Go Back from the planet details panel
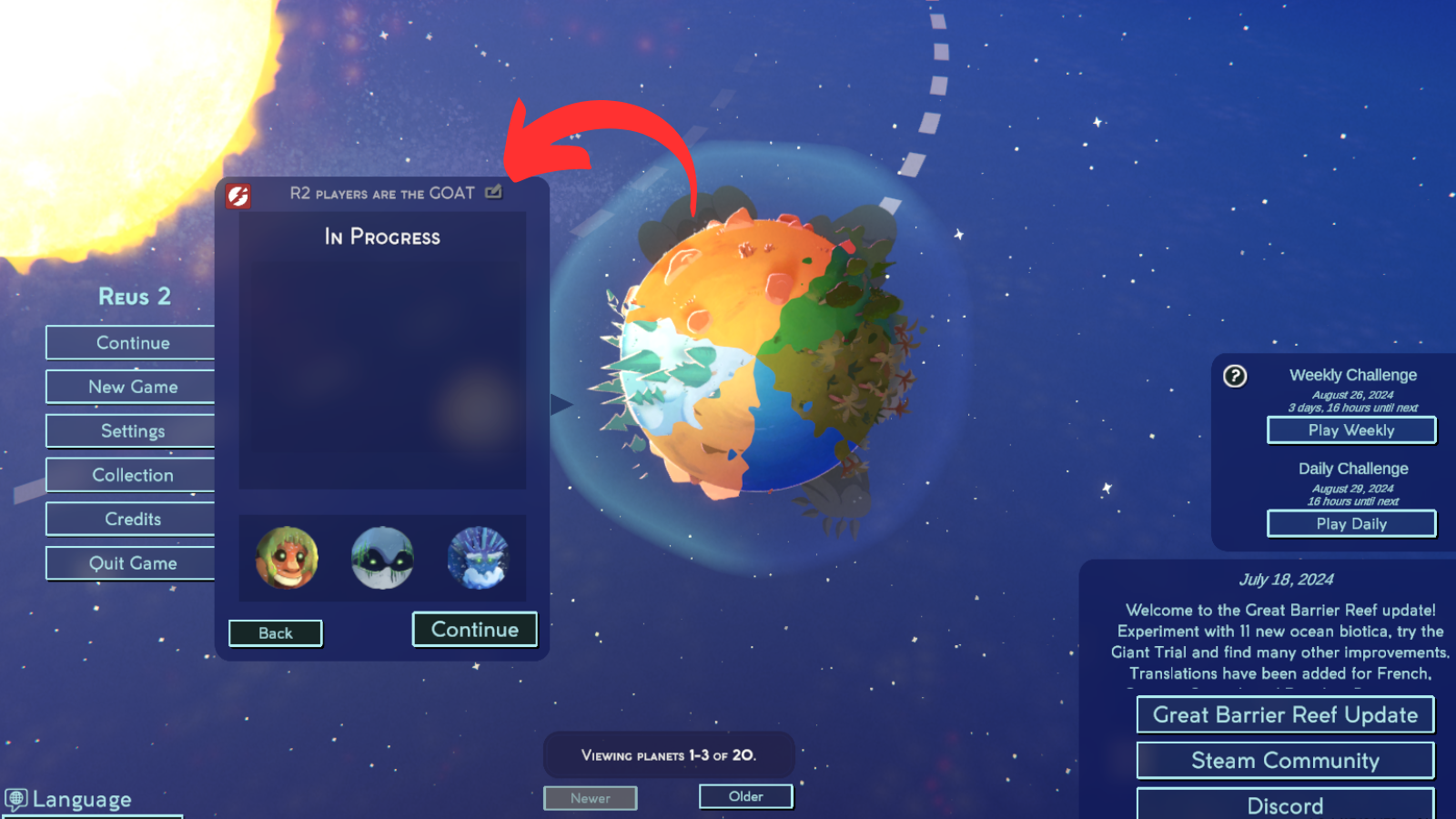Screen dimensions: 1456x819 (x=275, y=632)
